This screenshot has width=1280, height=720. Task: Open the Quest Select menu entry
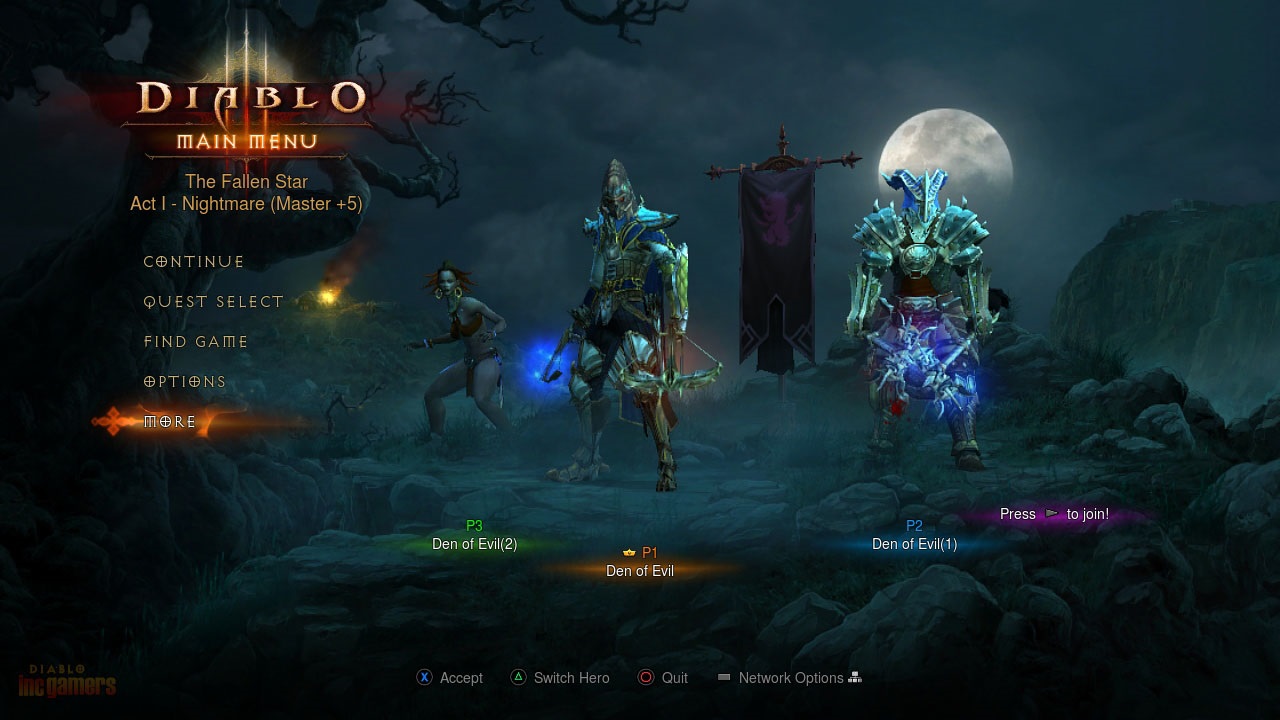click(213, 301)
